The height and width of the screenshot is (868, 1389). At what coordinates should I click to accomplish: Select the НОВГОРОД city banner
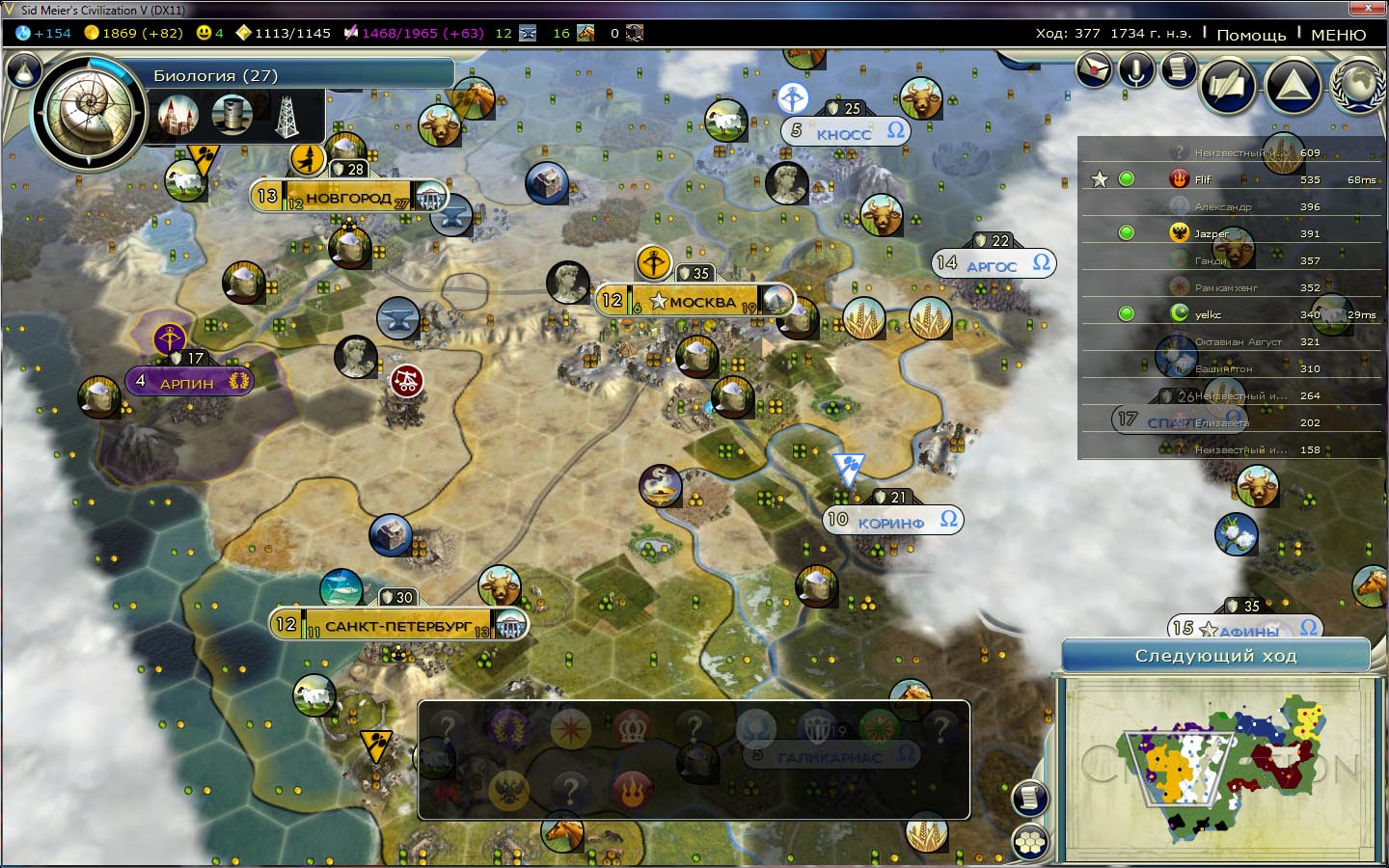pos(347,198)
